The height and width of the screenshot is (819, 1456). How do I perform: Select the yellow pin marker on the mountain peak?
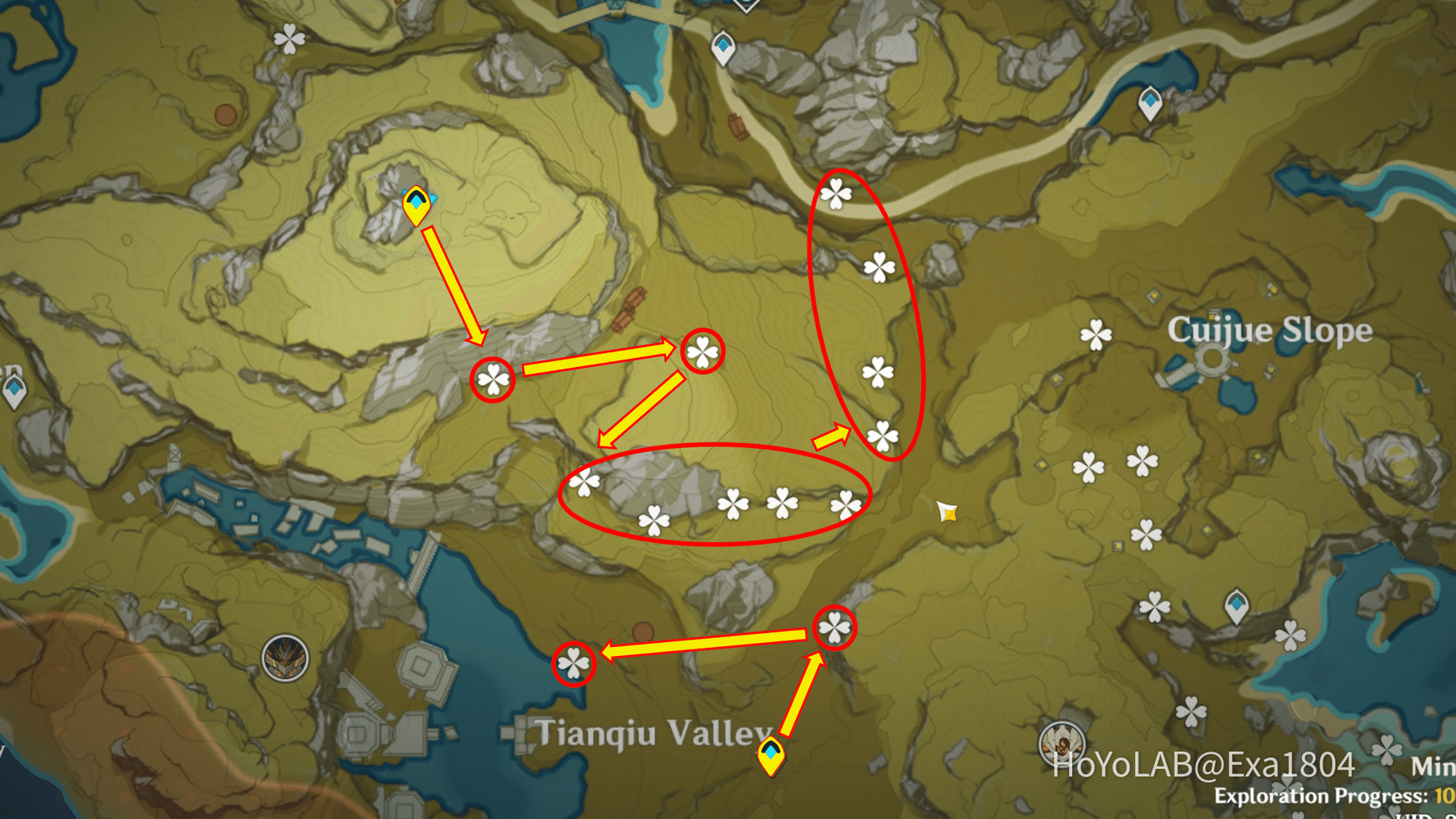pos(418,207)
